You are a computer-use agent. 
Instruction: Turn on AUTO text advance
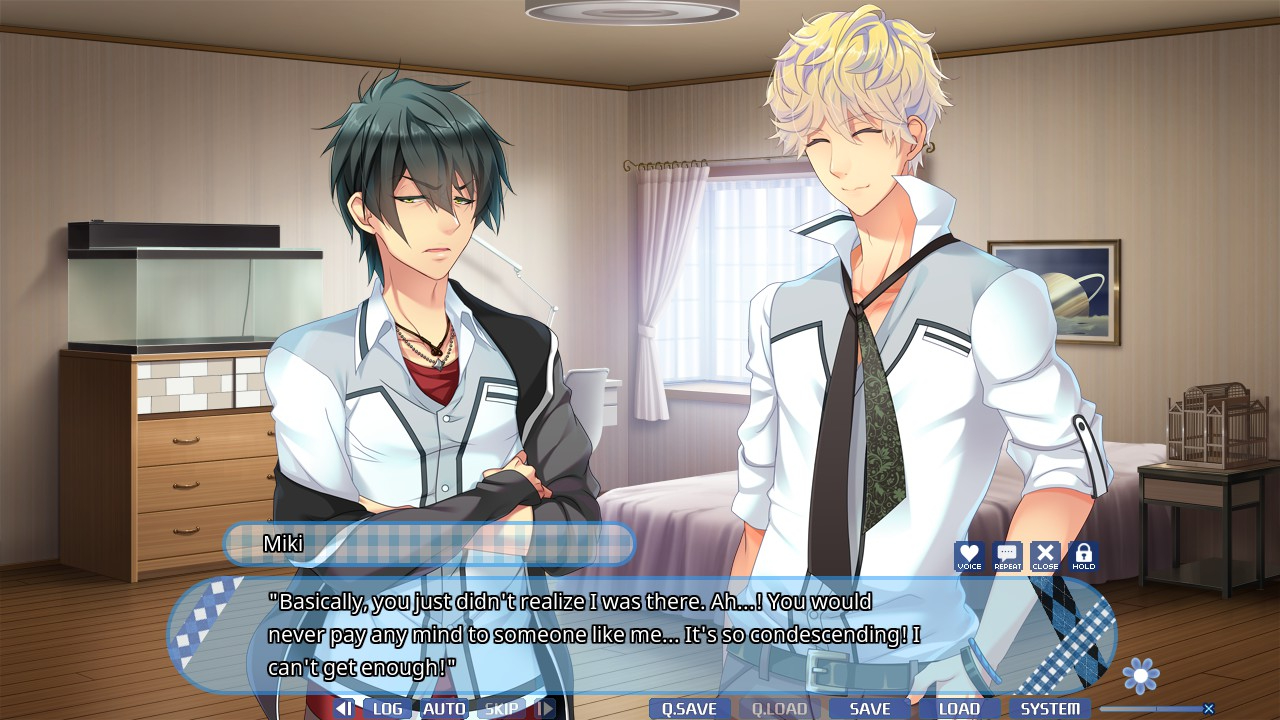pyautogui.click(x=444, y=709)
